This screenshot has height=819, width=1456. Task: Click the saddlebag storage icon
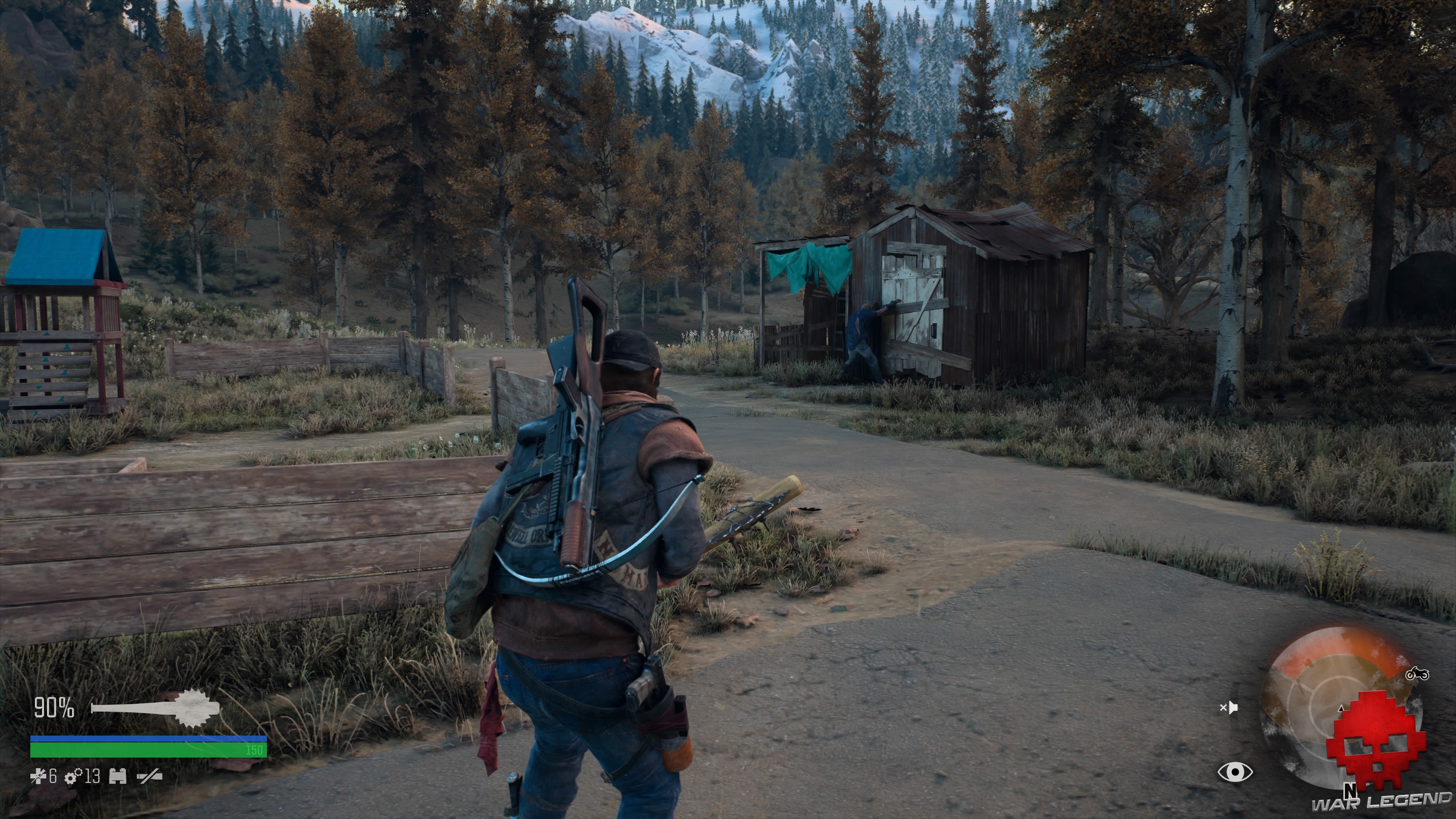click(x=118, y=777)
